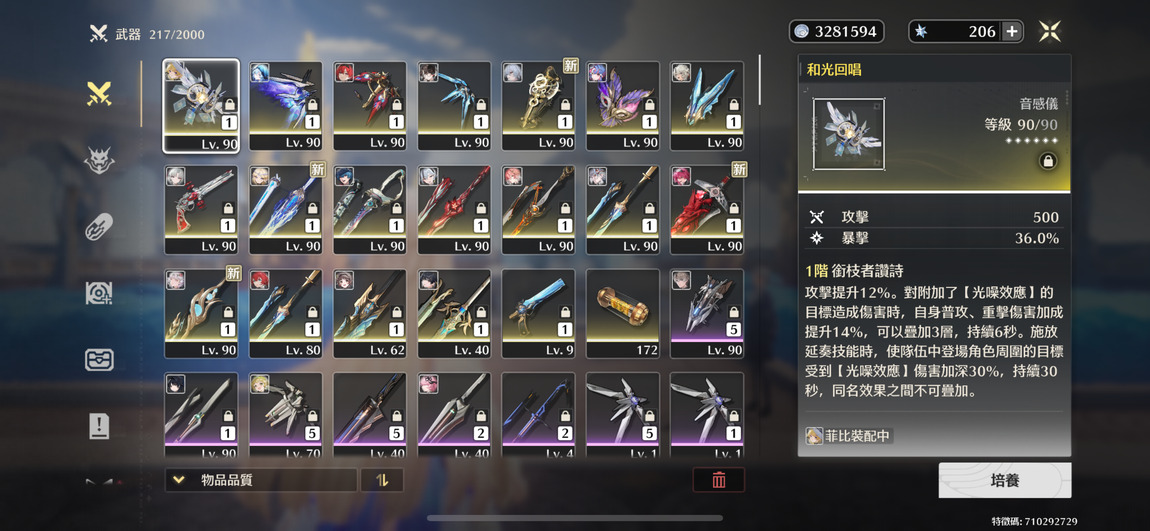
Task: Open the exclamation mark inventory tab
Action: tap(98, 426)
